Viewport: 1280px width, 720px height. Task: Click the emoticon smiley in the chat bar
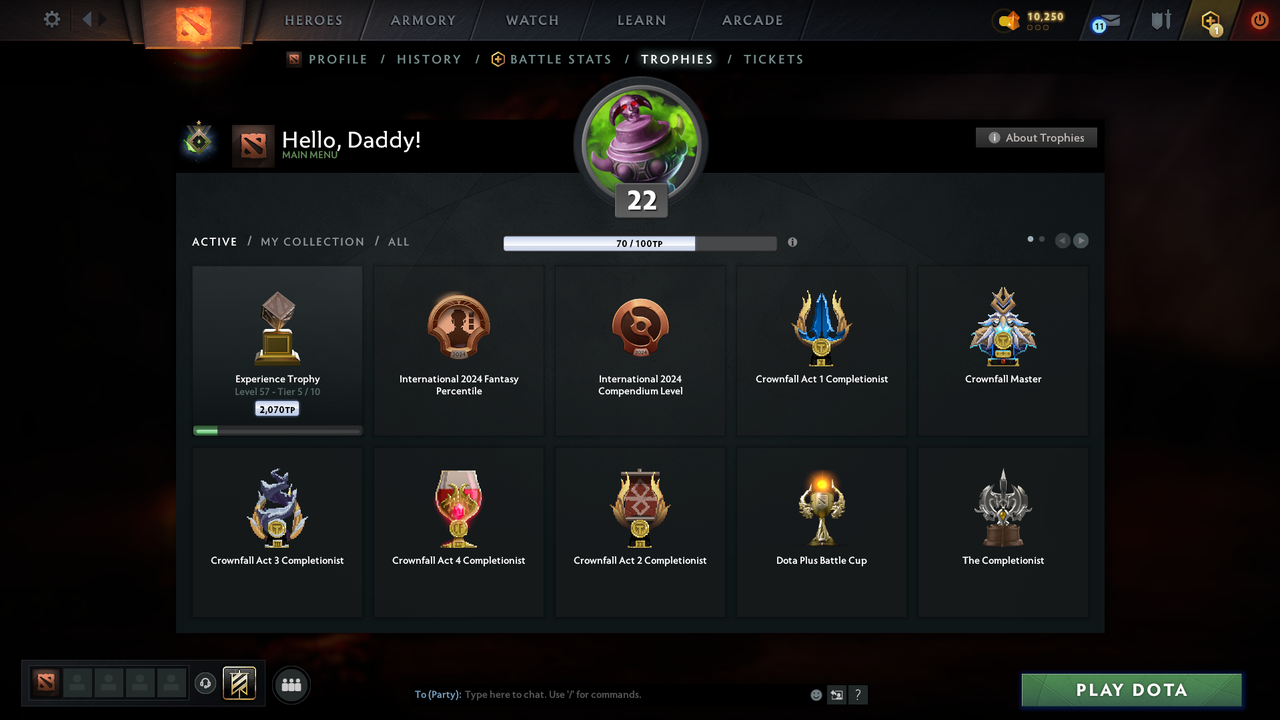[x=815, y=693]
